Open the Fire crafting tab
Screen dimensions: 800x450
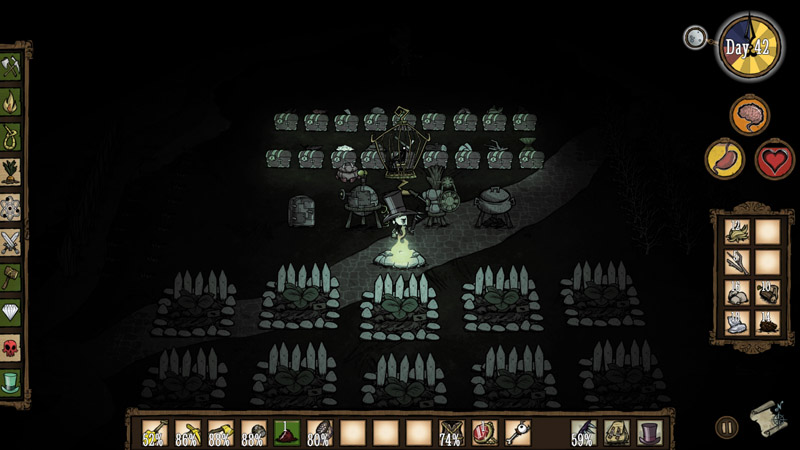coord(11,102)
